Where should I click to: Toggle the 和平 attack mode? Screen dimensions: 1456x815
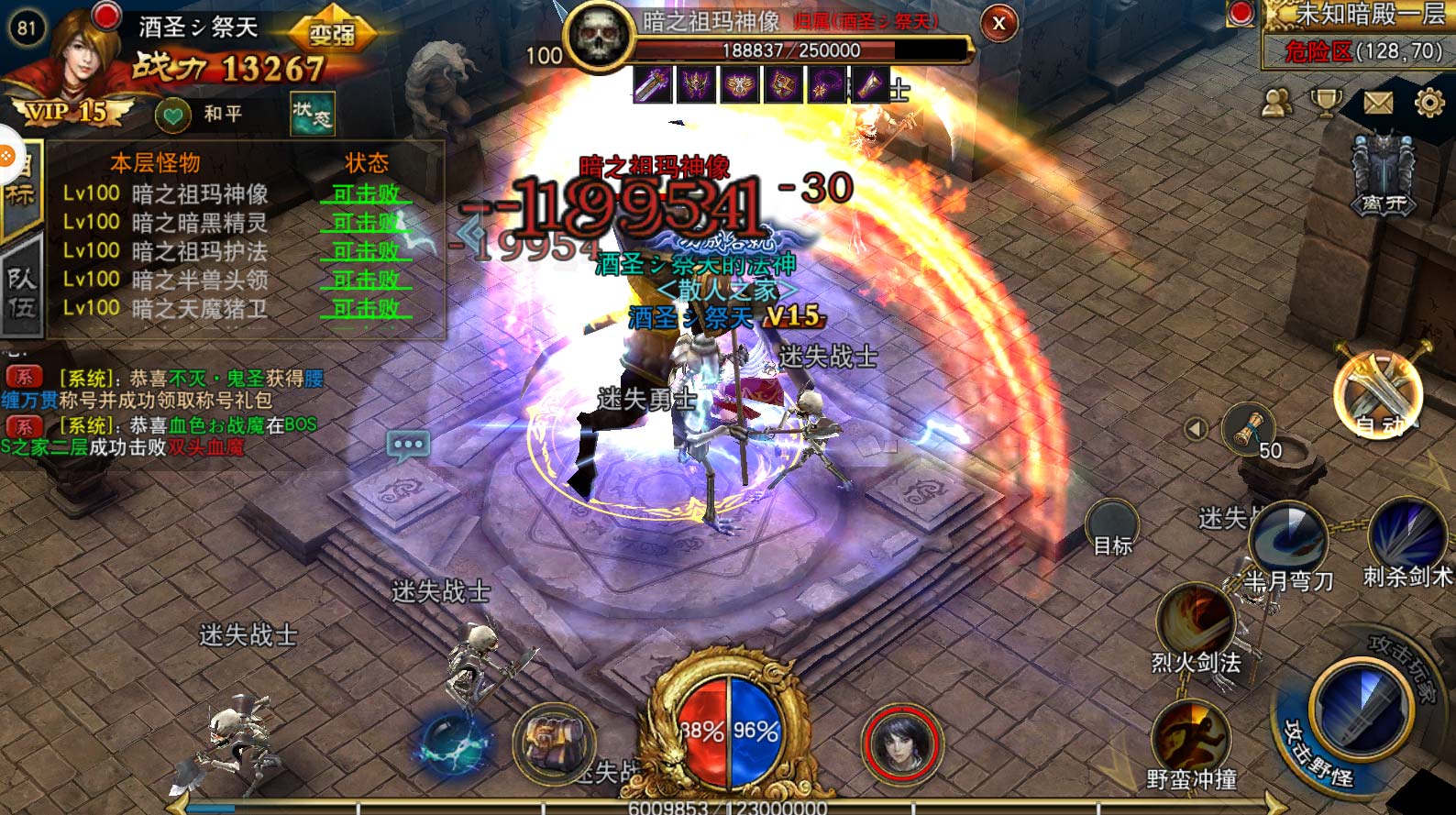(x=200, y=114)
